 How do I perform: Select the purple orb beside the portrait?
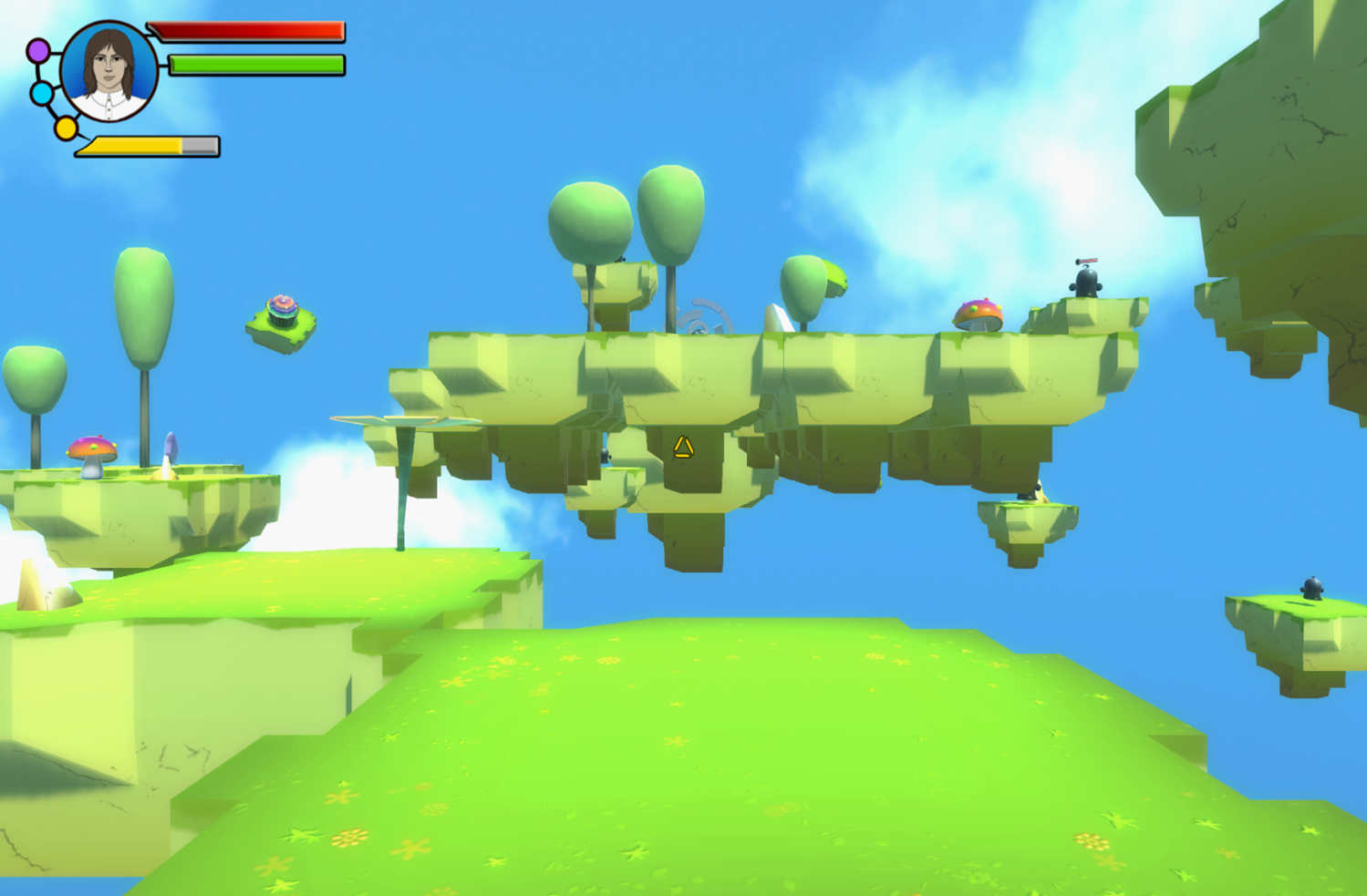coord(38,51)
